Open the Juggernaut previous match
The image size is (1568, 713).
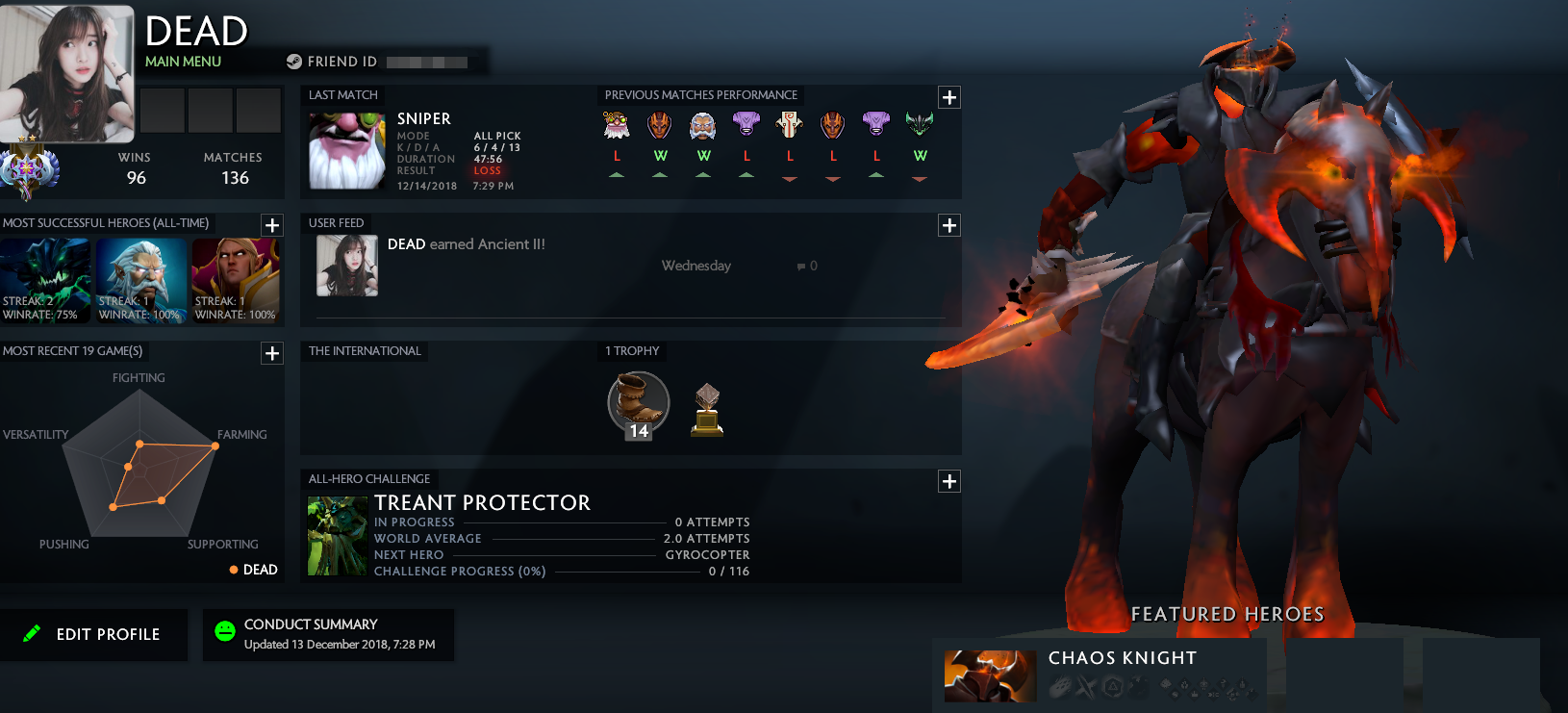pyautogui.click(x=790, y=125)
